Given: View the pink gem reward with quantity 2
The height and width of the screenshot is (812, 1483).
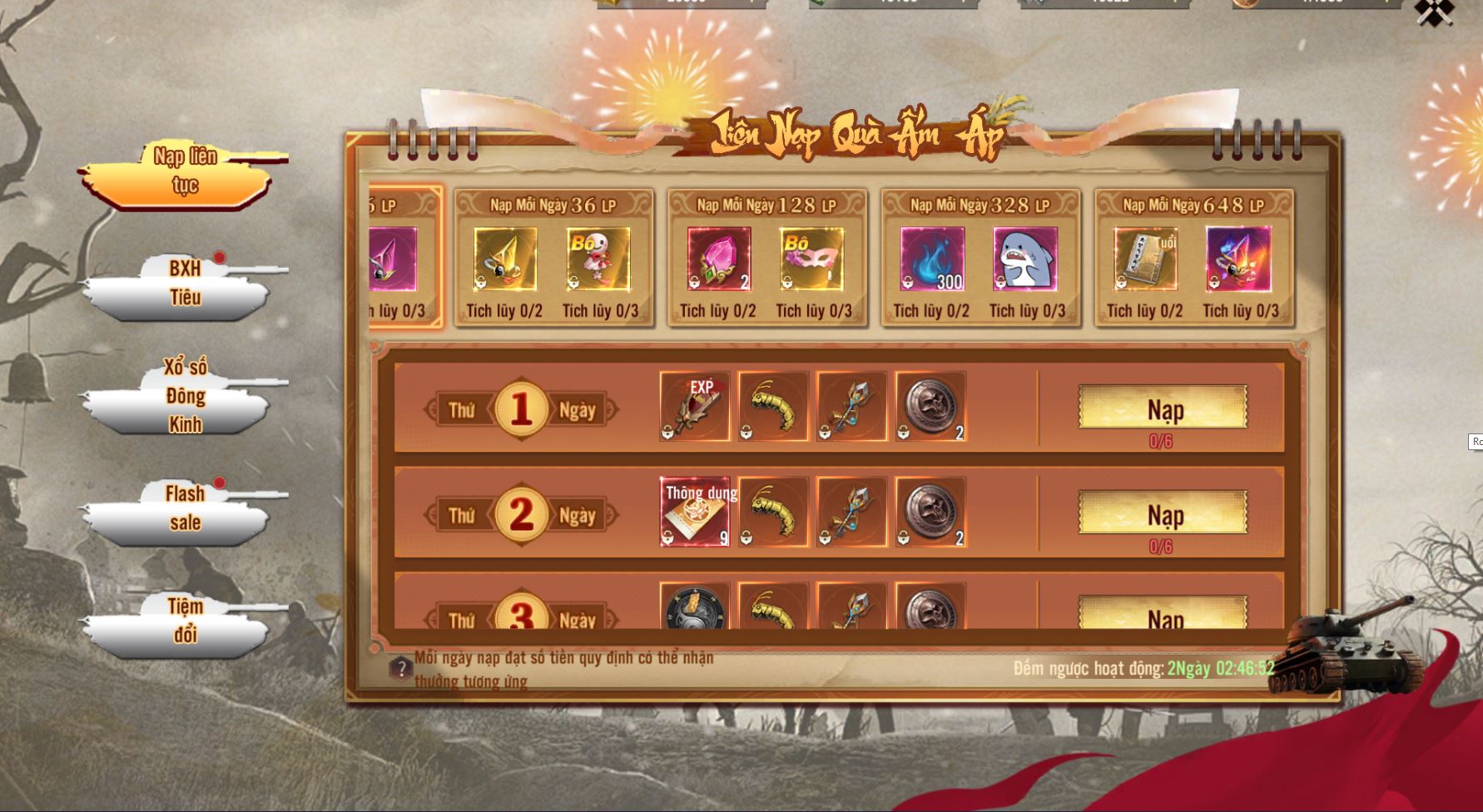Looking at the screenshot, I should [x=719, y=260].
